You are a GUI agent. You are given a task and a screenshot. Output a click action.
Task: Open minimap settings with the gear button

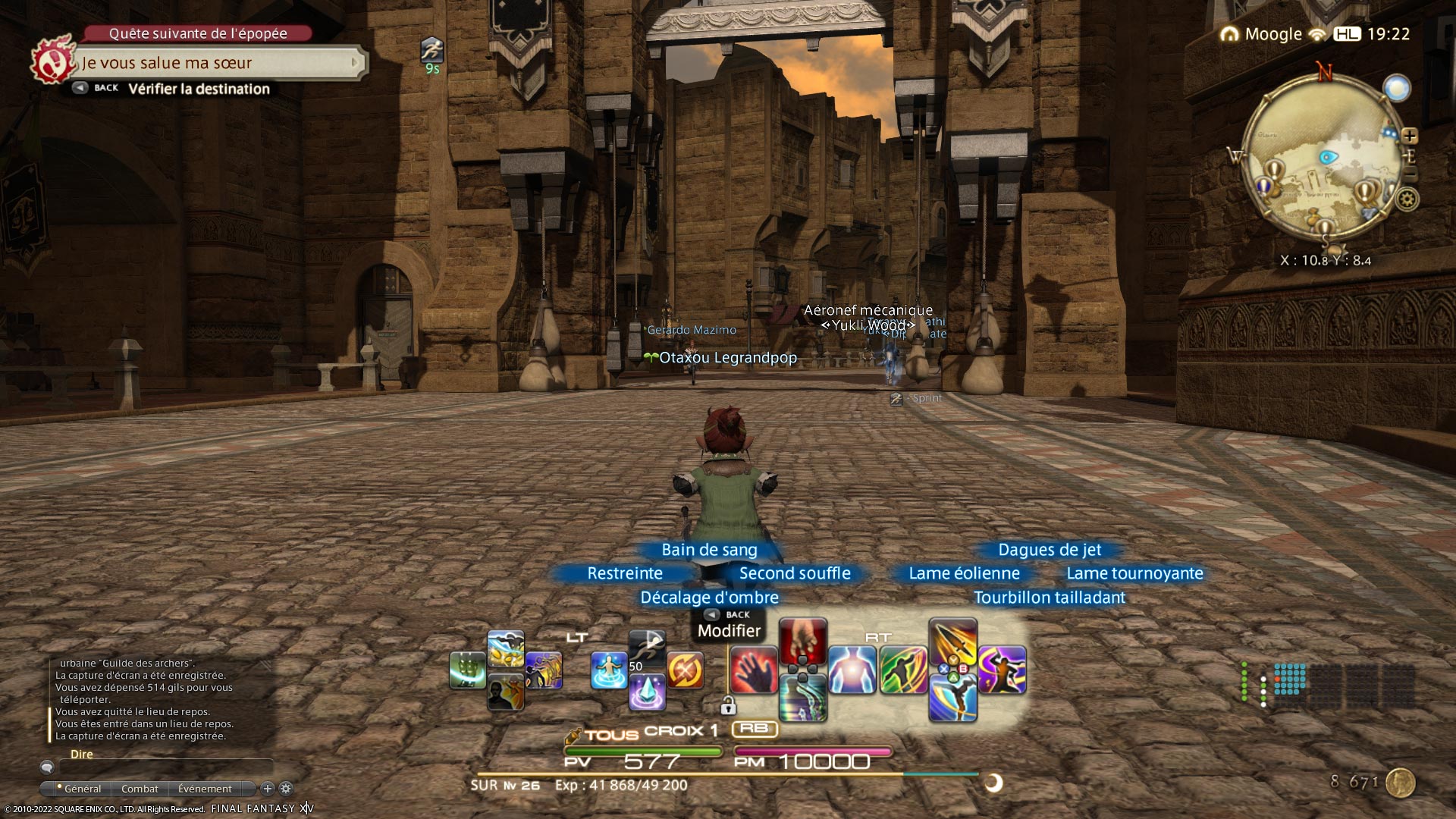pos(1407,199)
